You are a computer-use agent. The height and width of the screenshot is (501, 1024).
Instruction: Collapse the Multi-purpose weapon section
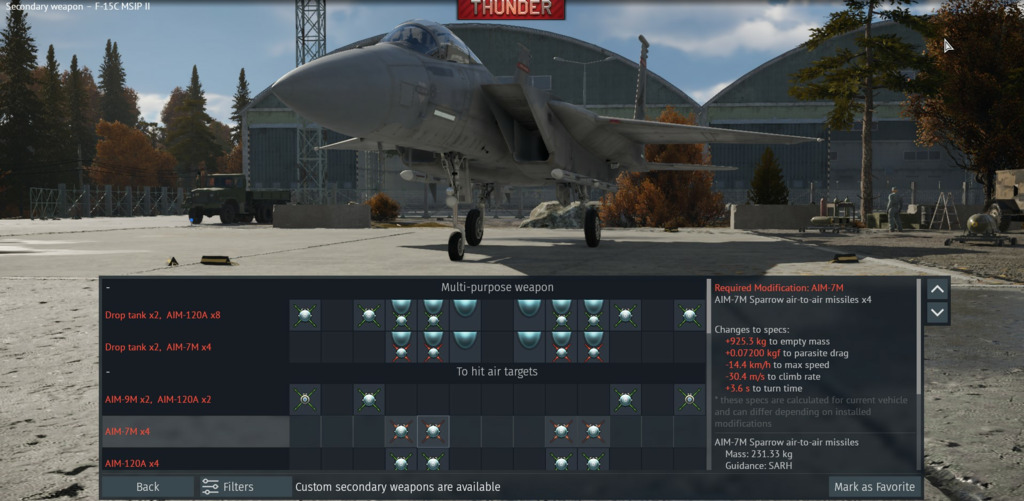107,288
